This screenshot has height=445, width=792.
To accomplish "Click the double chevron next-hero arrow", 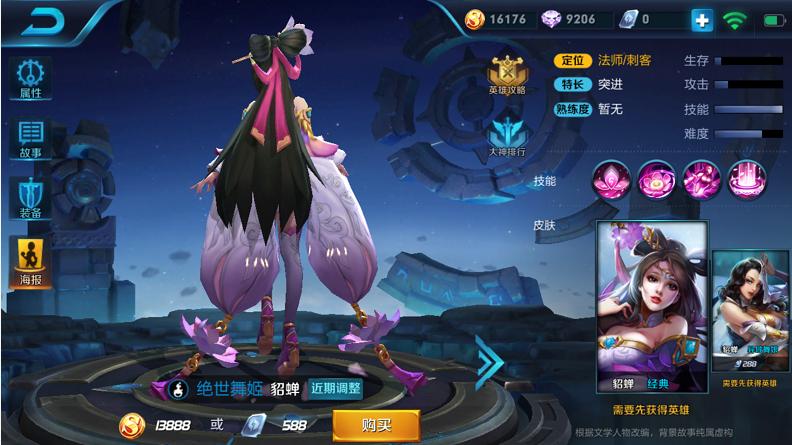I will [x=489, y=360].
